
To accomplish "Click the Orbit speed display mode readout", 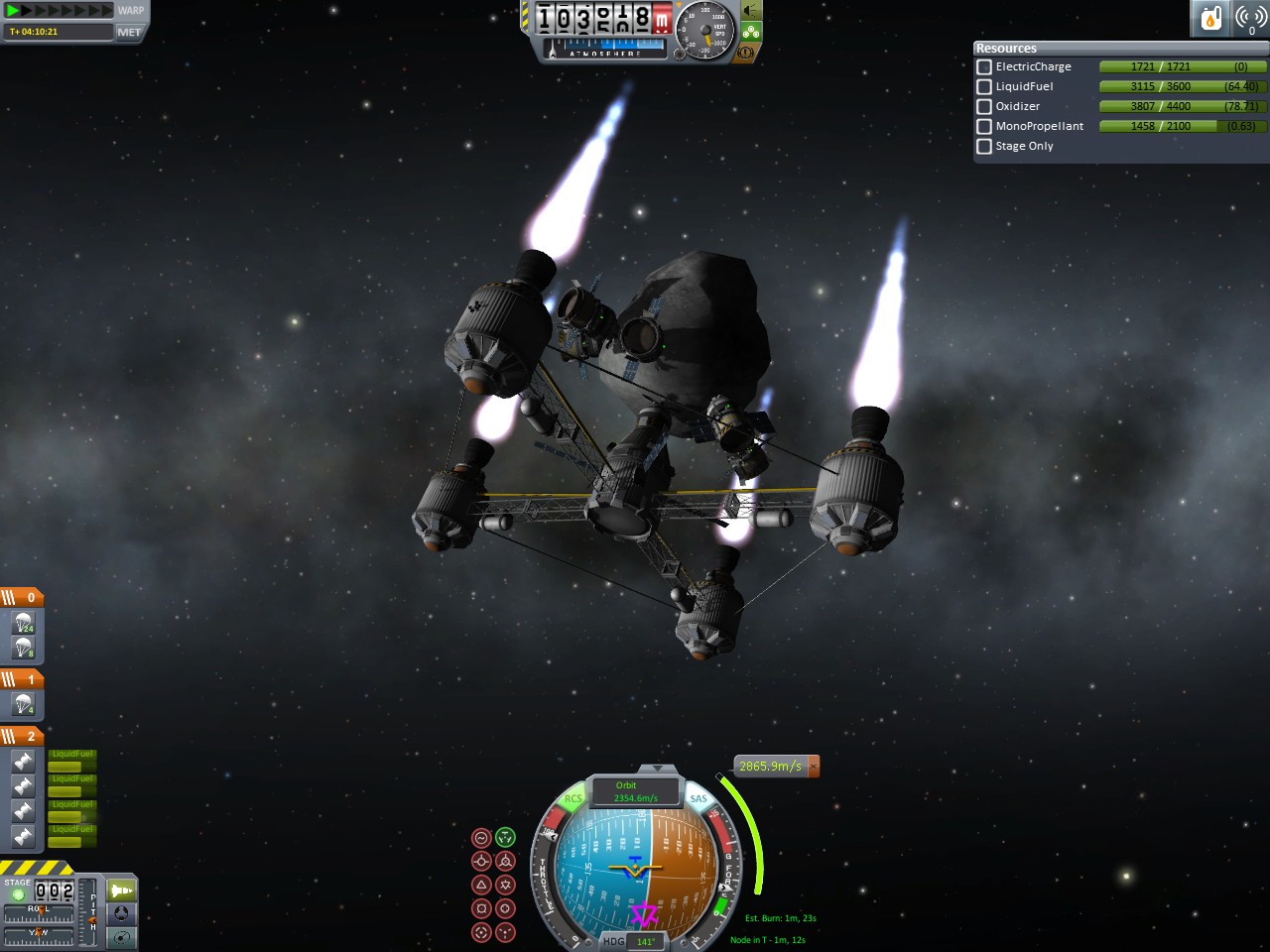I will [x=635, y=791].
